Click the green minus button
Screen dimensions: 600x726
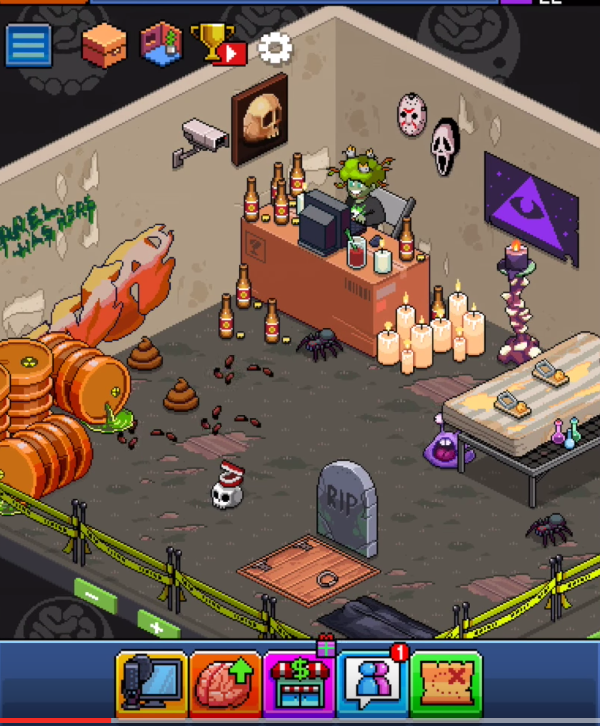(x=94, y=596)
